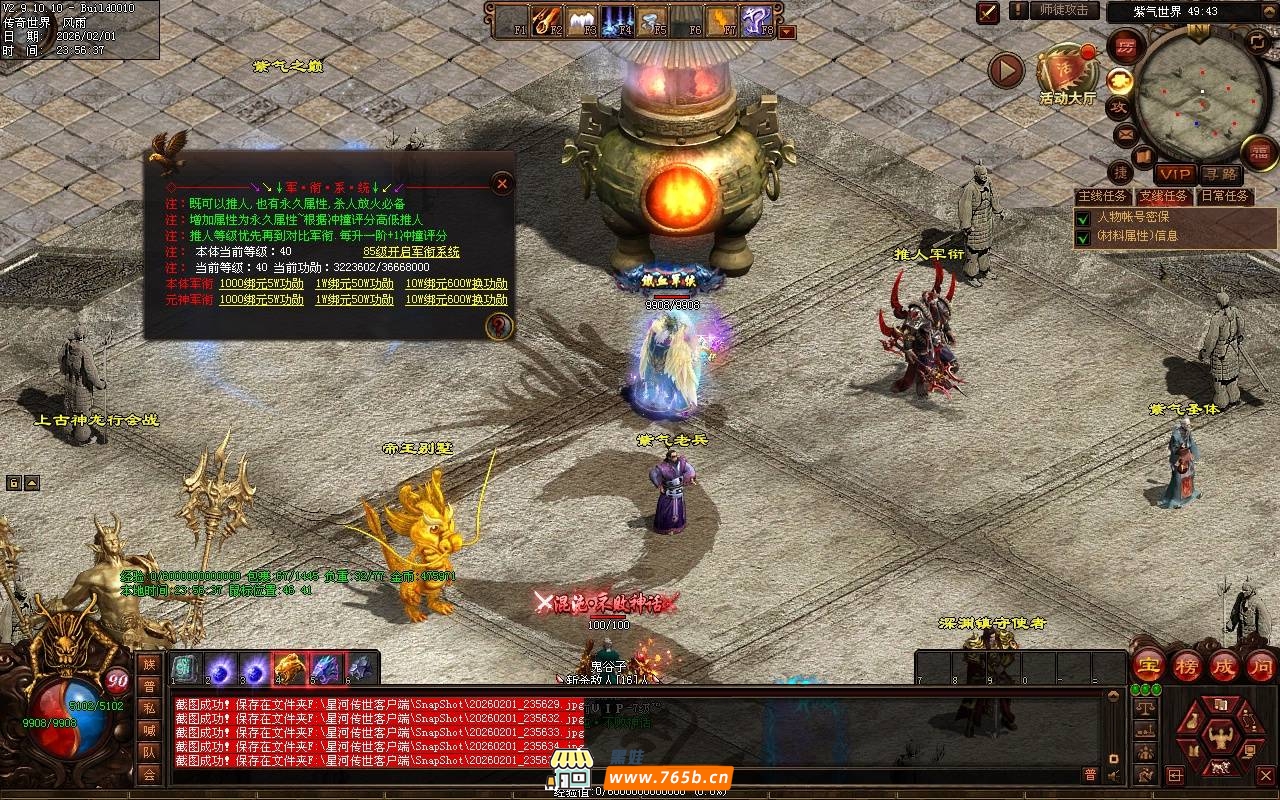Activate 寻路 pathfinding button
The height and width of the screenshot is (800, 1280).
pyautogui.click(x=1219, y=174)
